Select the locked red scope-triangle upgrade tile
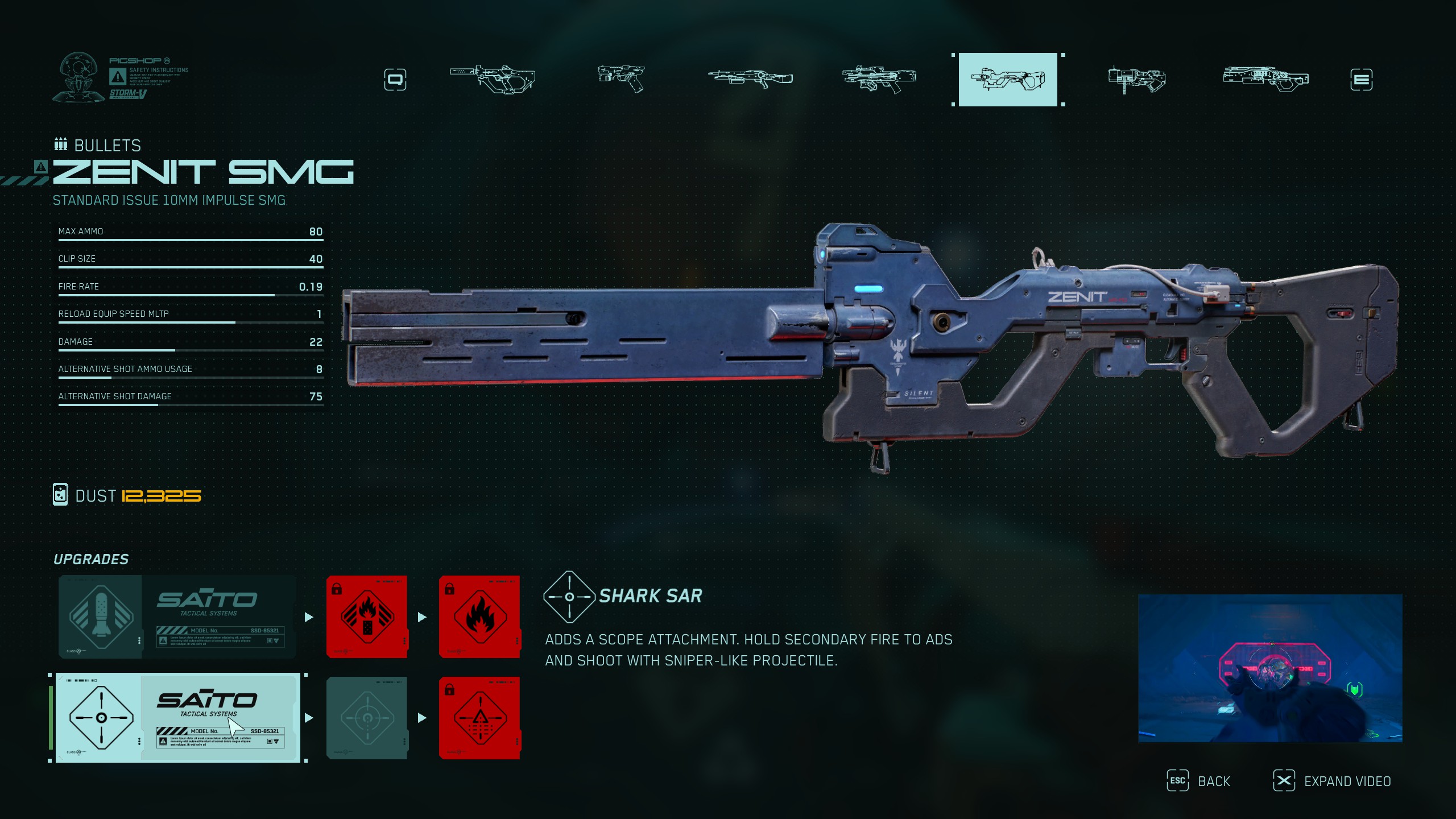Screen dimensions: 1456x819 pyautogui.click(x=479, y=718)
